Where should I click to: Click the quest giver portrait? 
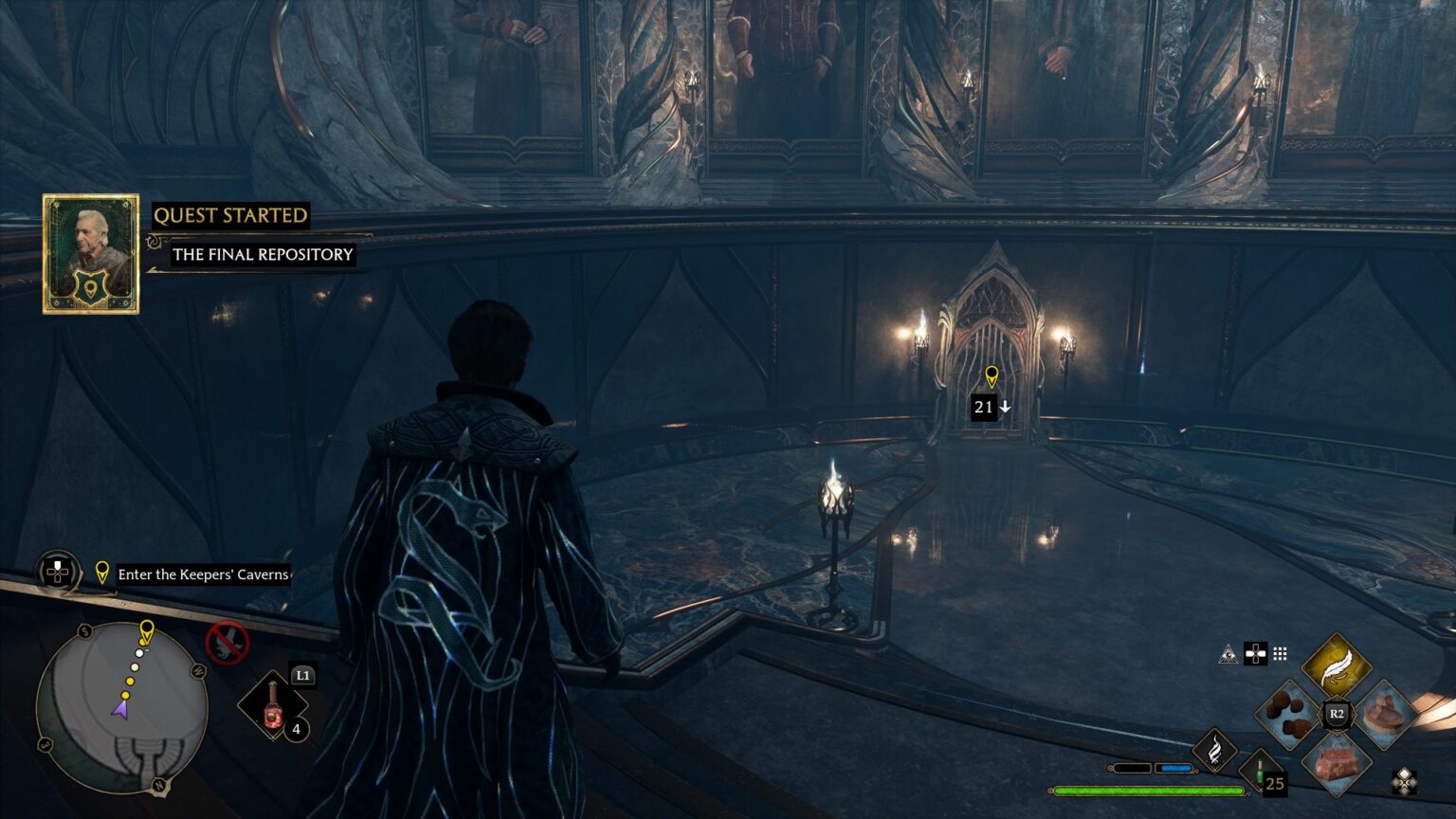(91, 254)
